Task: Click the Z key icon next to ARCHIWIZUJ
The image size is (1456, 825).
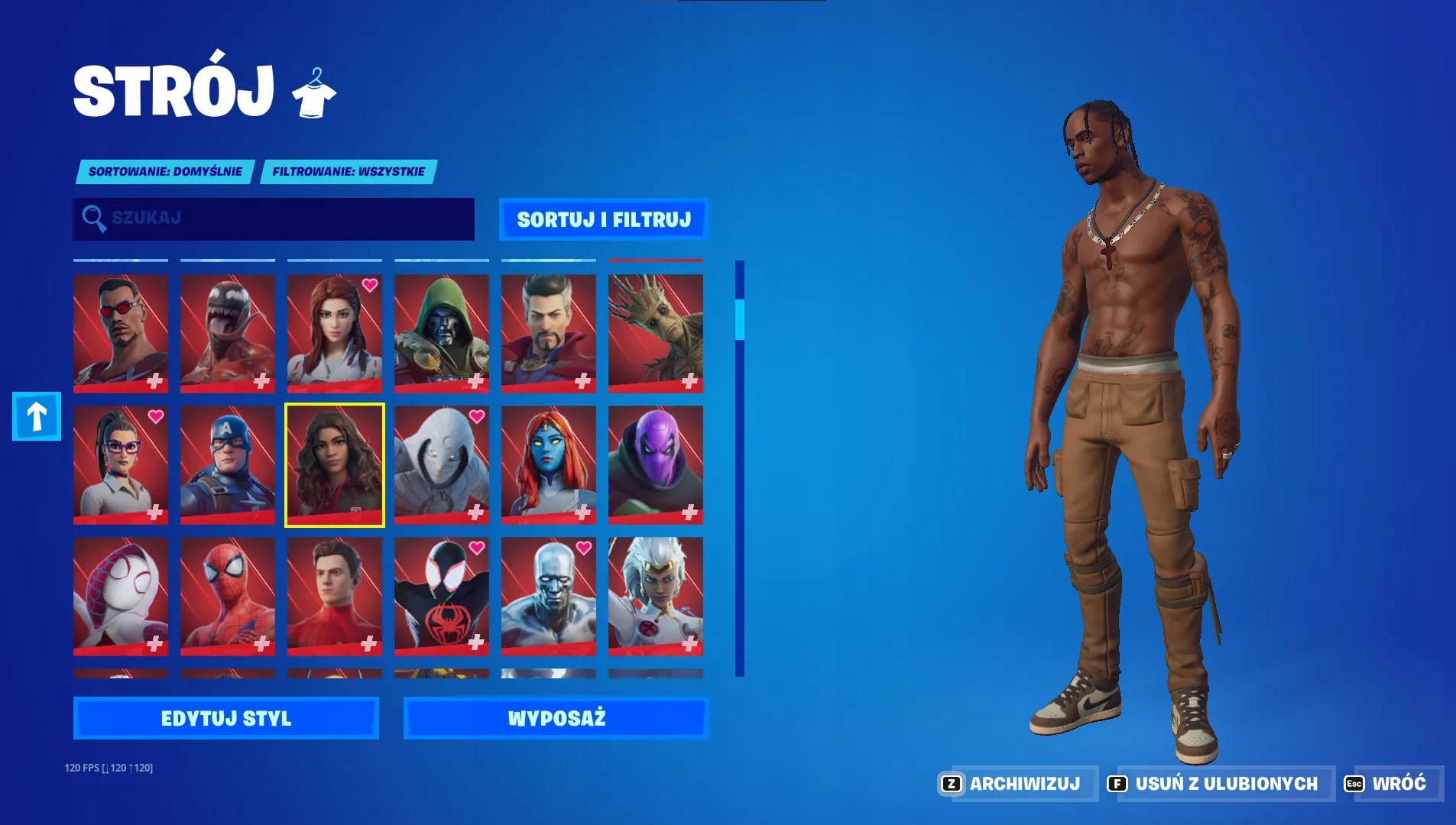Action: (950, 783)
